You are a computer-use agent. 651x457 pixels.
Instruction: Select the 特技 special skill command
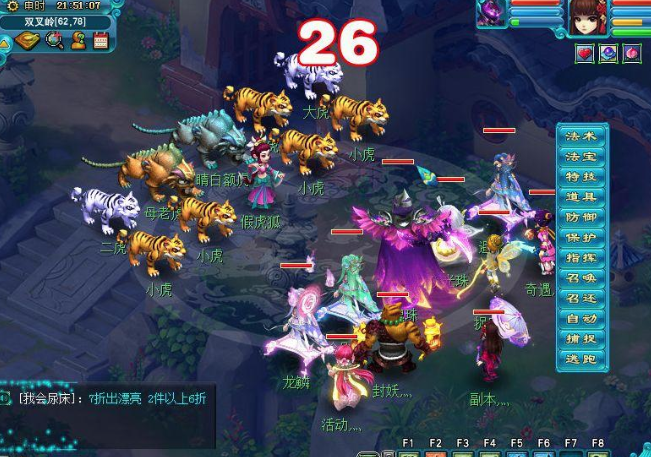pyautogui.click(x=581, y=177)
